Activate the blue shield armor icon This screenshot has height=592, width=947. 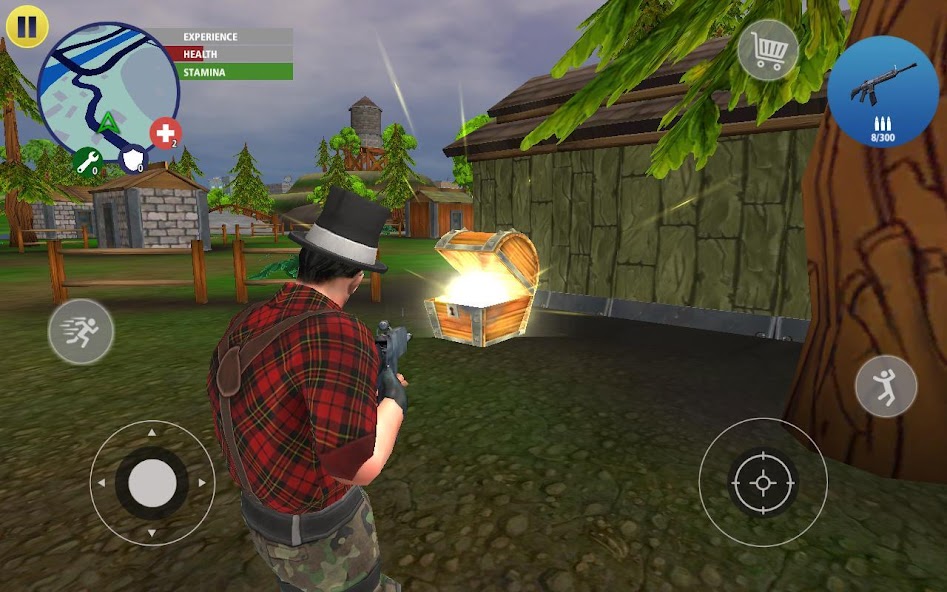pos(133,160)
